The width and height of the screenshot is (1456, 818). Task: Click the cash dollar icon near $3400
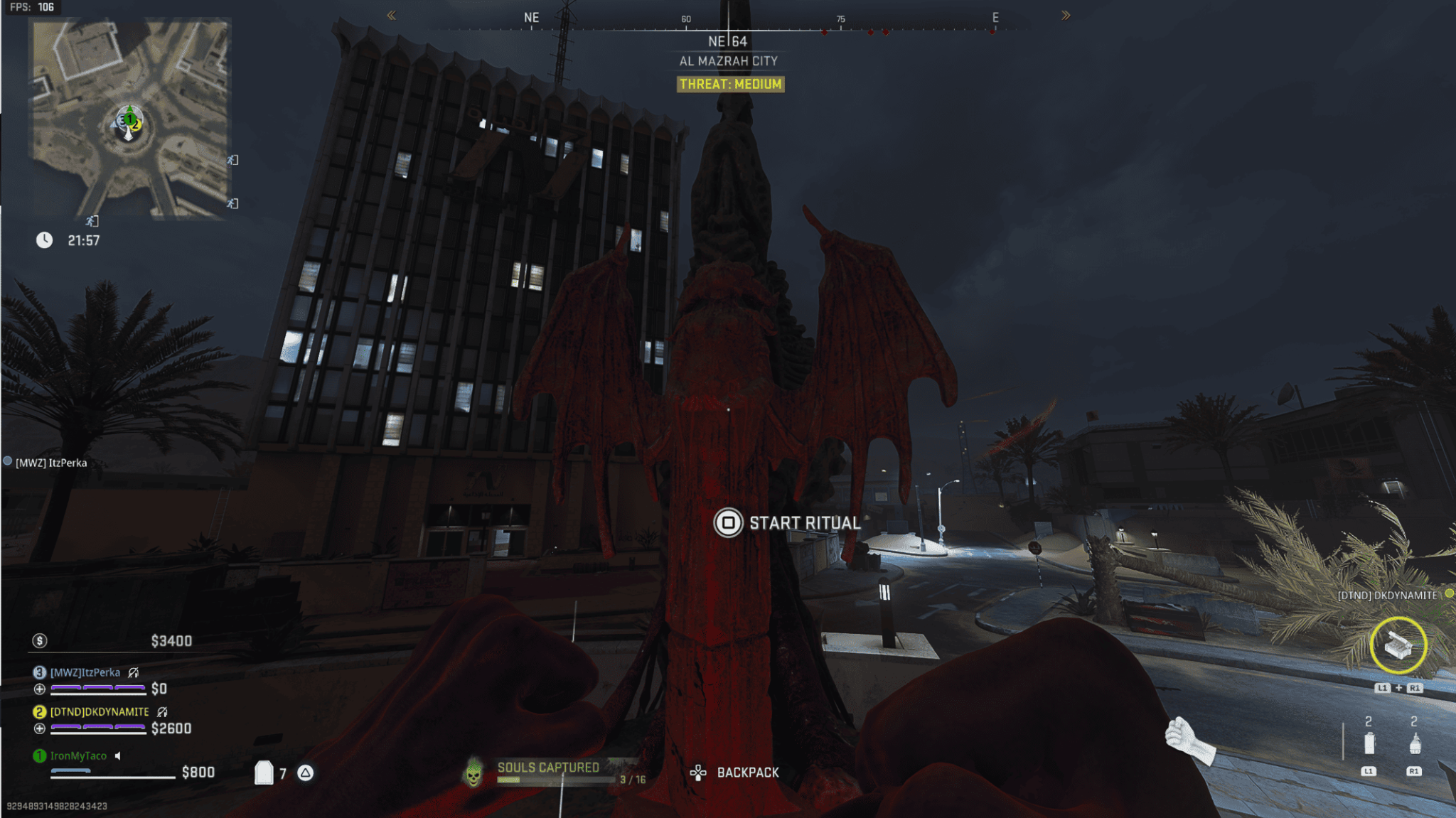click(40, 641)
